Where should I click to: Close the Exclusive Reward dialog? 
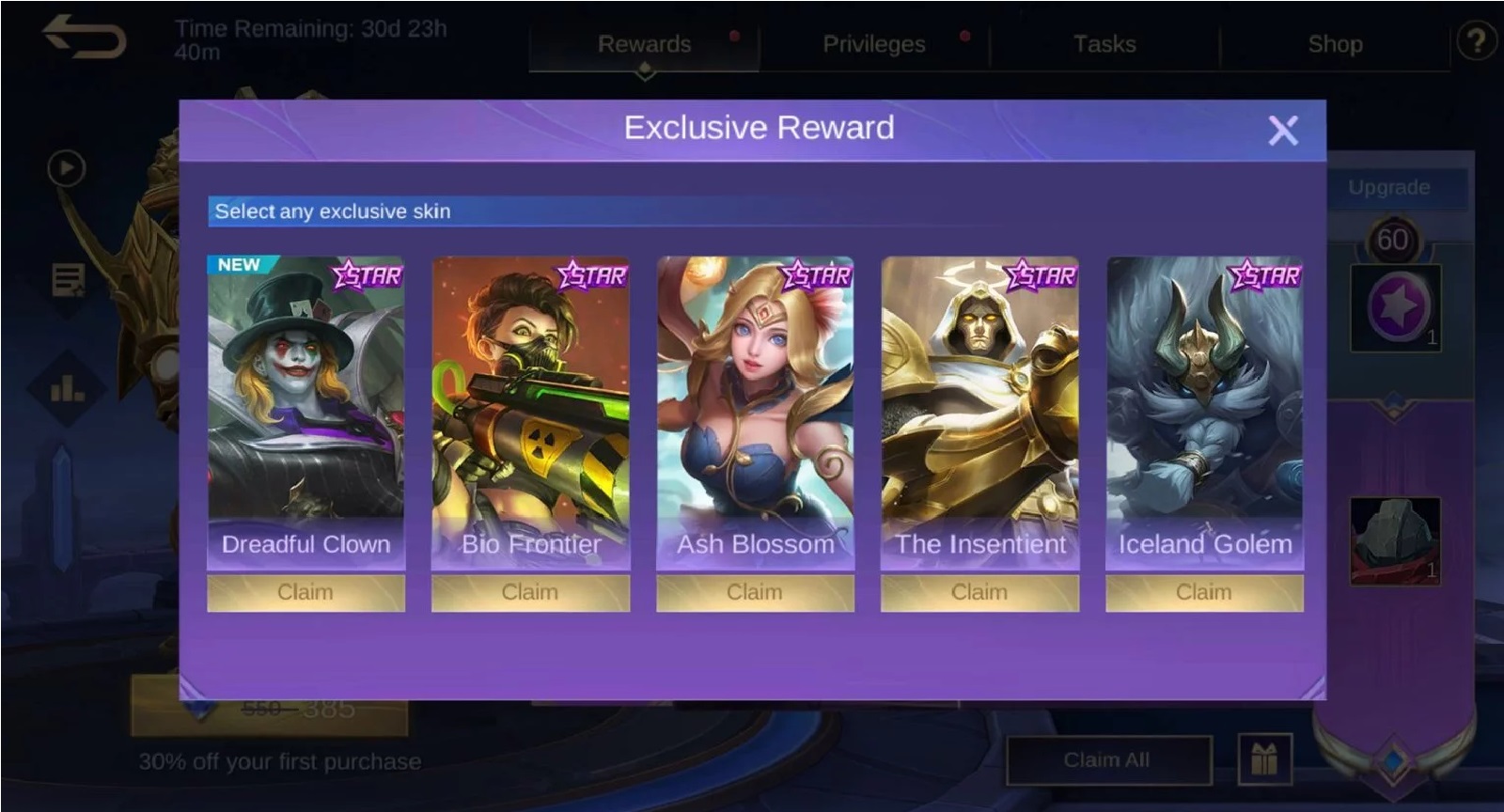(1284, 131)
